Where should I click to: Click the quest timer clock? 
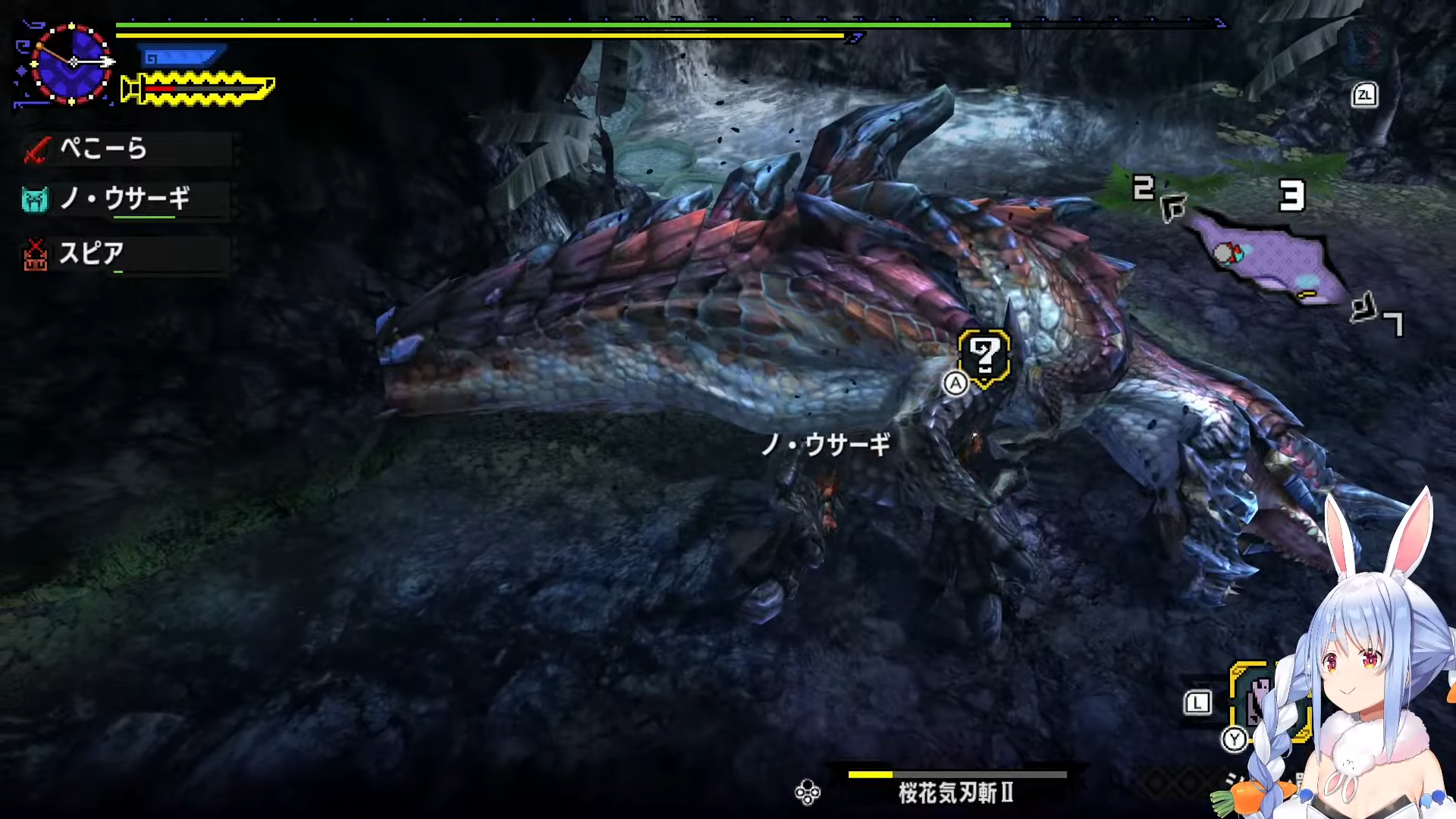pyautogui.click(x=71, y=63)
